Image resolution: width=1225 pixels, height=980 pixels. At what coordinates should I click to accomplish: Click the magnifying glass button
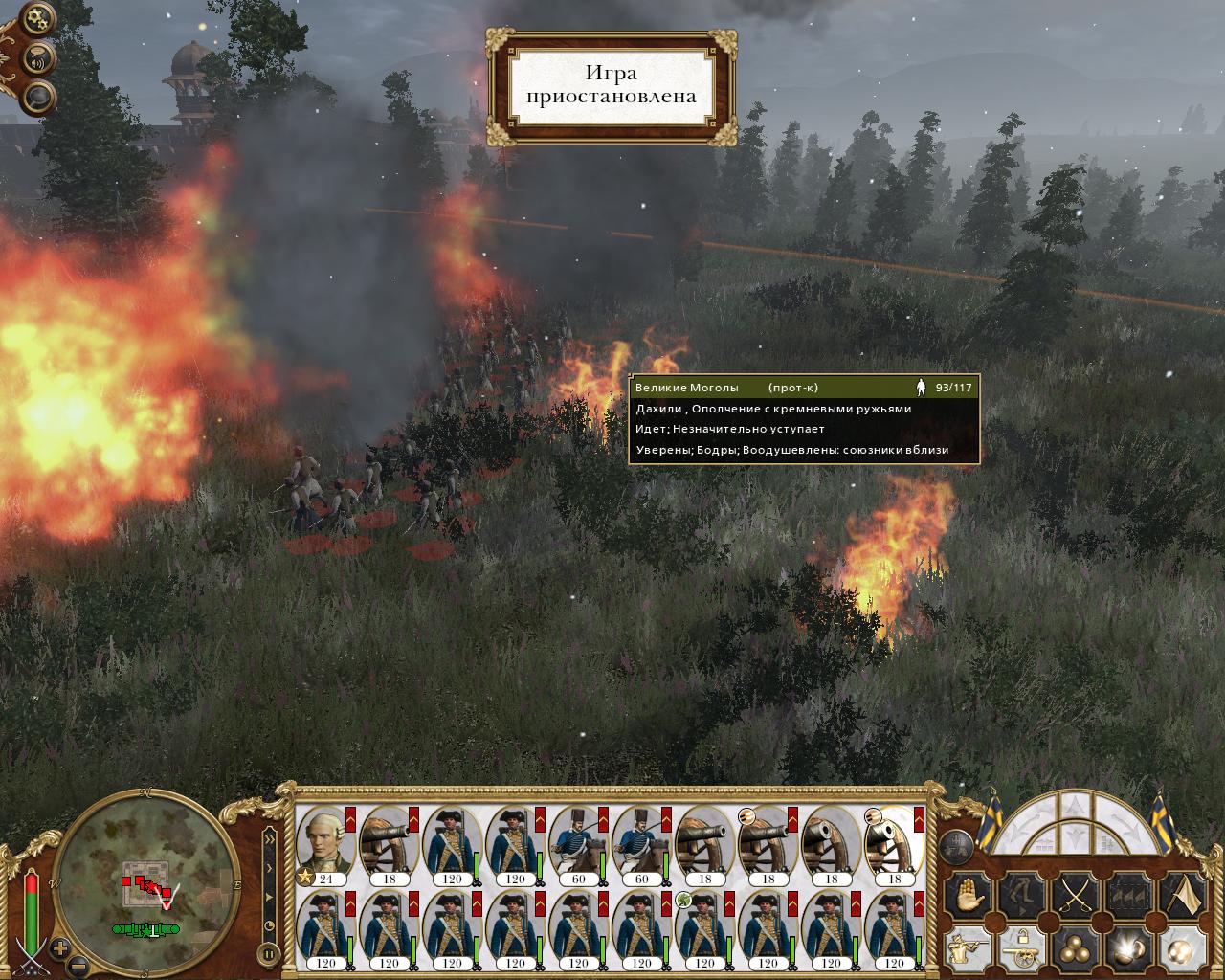[x=38, y=97]
